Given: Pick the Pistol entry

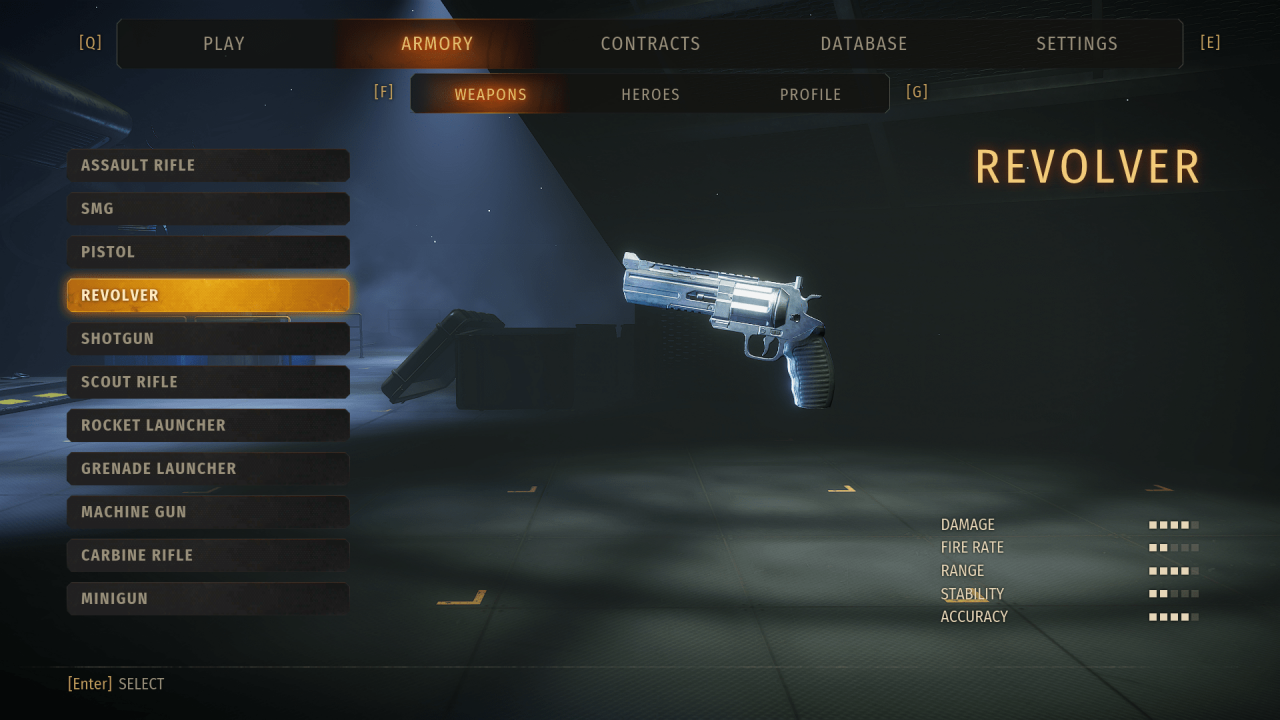Looking at the screenshot, I should click(208, 252).
